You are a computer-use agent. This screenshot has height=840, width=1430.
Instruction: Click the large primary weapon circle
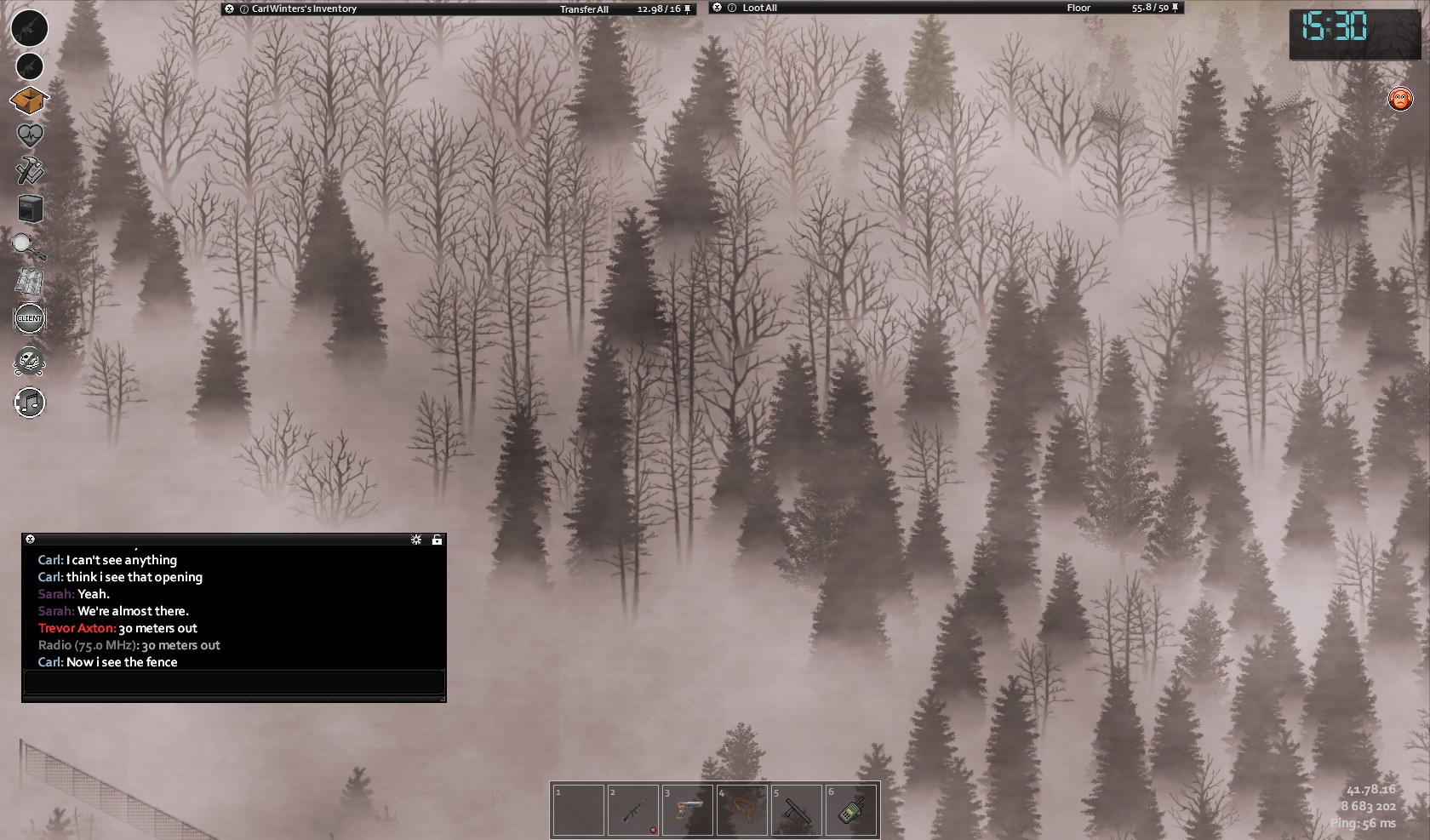(30, 28)
